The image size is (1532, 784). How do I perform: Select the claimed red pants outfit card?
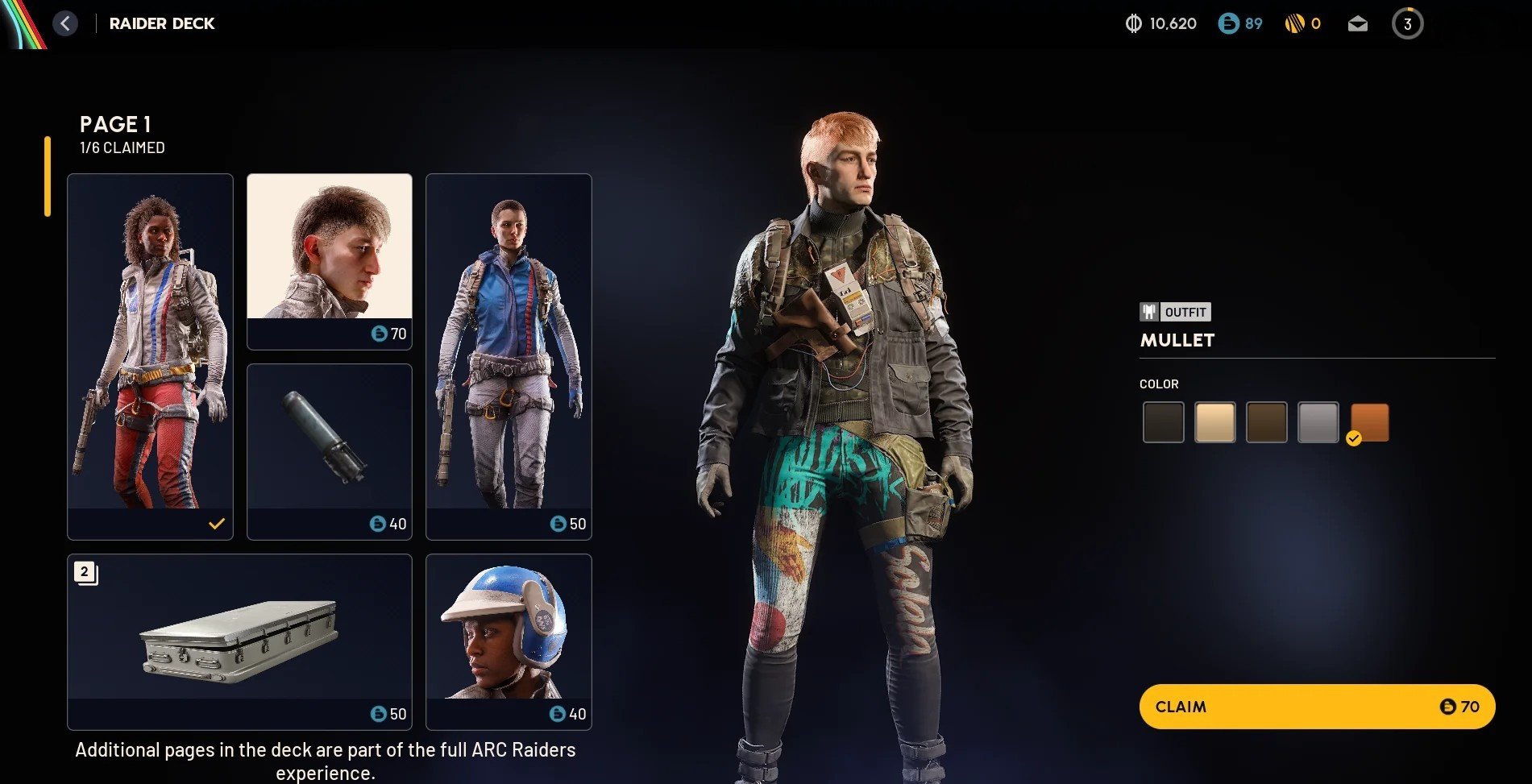tap(150, 355)
